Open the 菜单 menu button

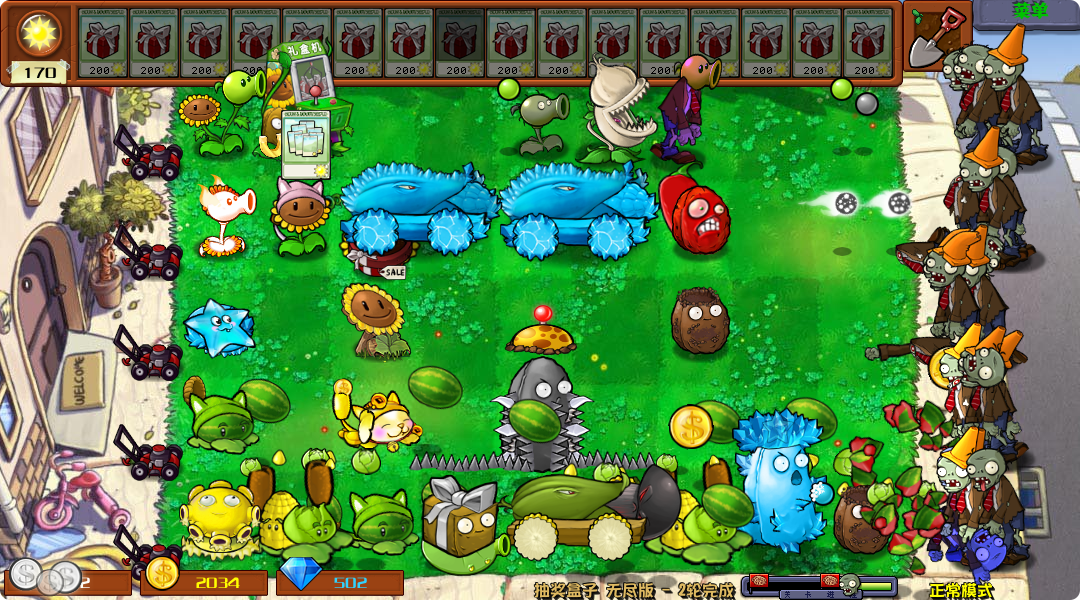pos(1029,12)
